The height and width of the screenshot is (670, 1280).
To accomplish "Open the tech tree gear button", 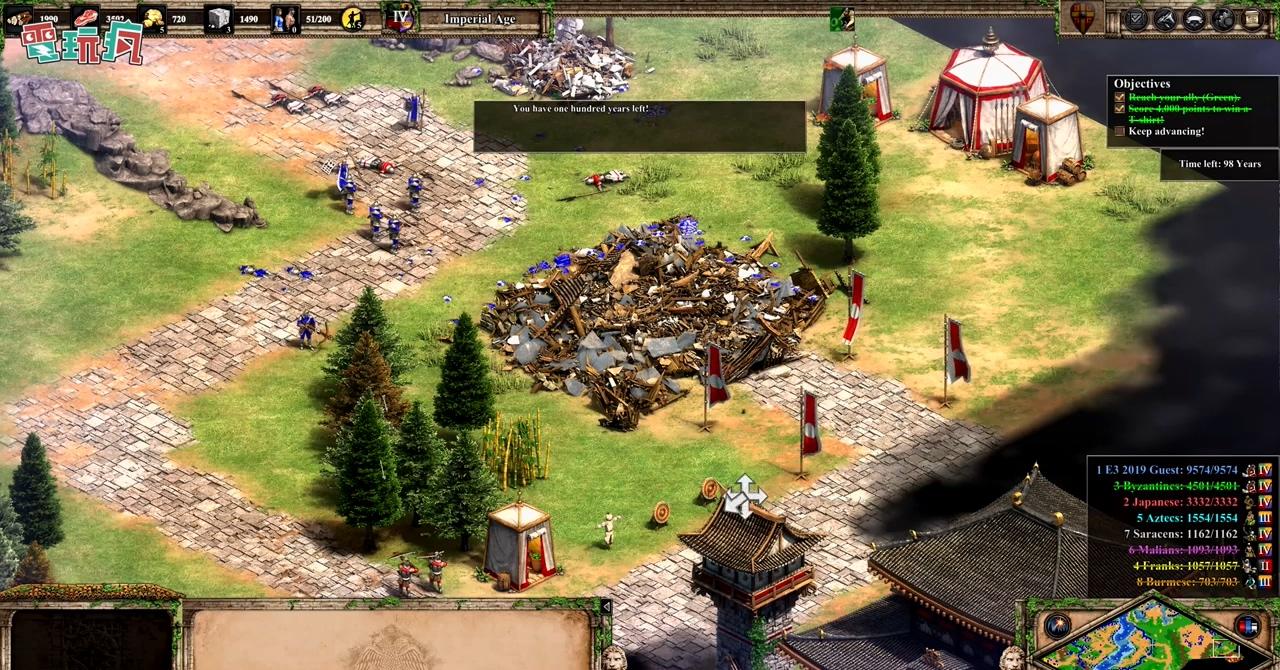I will click(x=1223, y=18).
